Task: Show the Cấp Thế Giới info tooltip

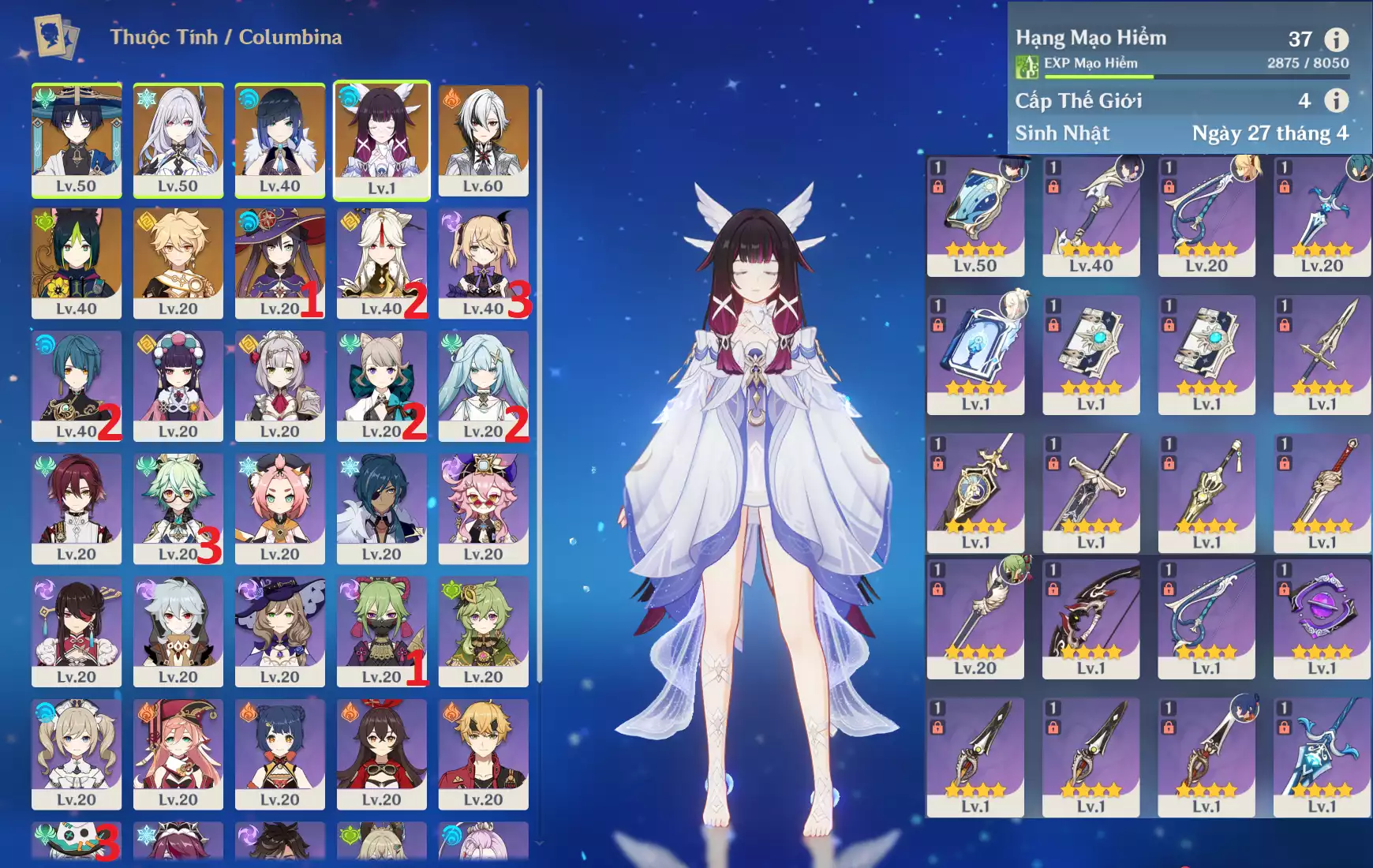Action: 1336,100
